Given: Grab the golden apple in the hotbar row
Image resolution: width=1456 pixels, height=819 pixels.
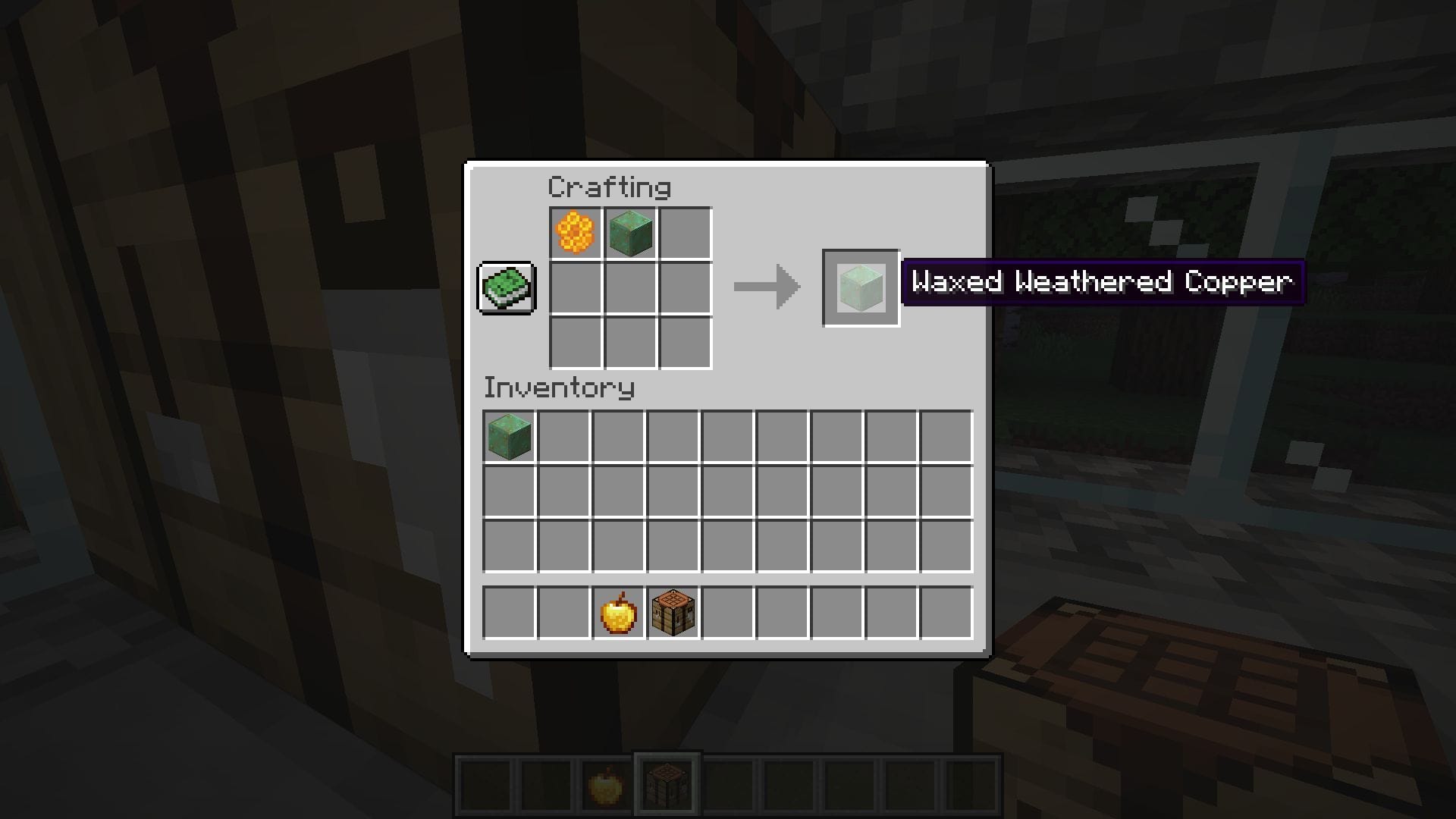Looking at the screenshot, I should 618,612.
